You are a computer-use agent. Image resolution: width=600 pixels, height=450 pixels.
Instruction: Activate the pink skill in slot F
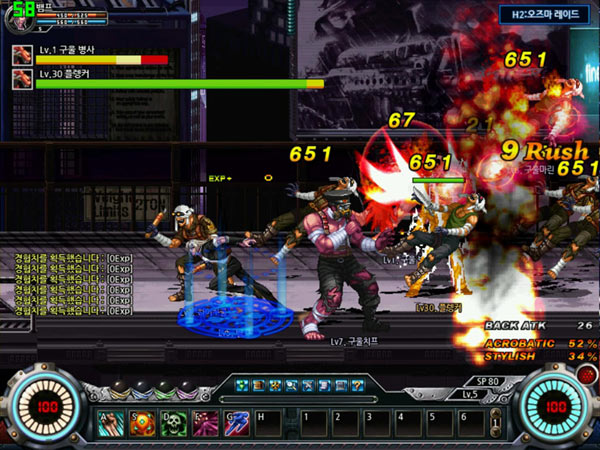pos(207,423)
